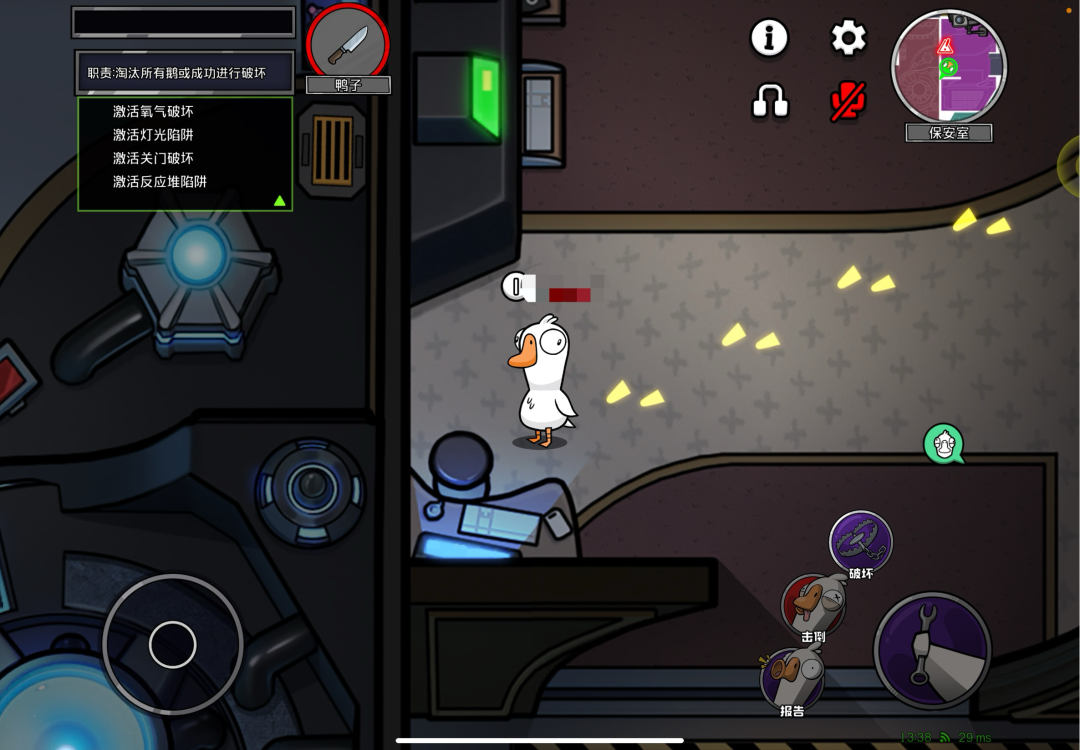Collapse the task list with green arrow
Image resolution: width=1080 pixels, height=750 pixels.
[279, 201]
